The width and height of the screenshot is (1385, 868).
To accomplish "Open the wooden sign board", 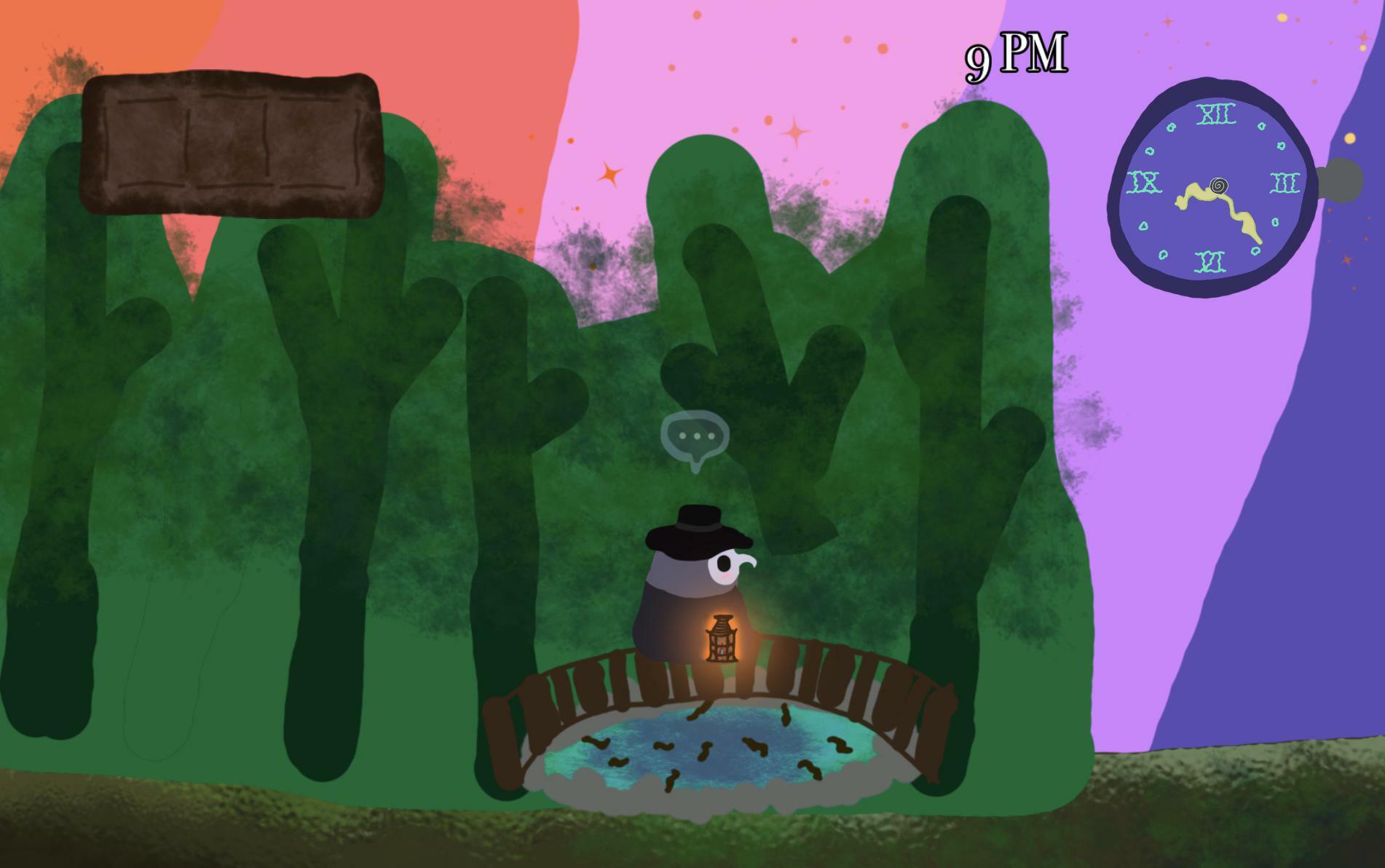I will pyautogui.click(x=233, y=142).
